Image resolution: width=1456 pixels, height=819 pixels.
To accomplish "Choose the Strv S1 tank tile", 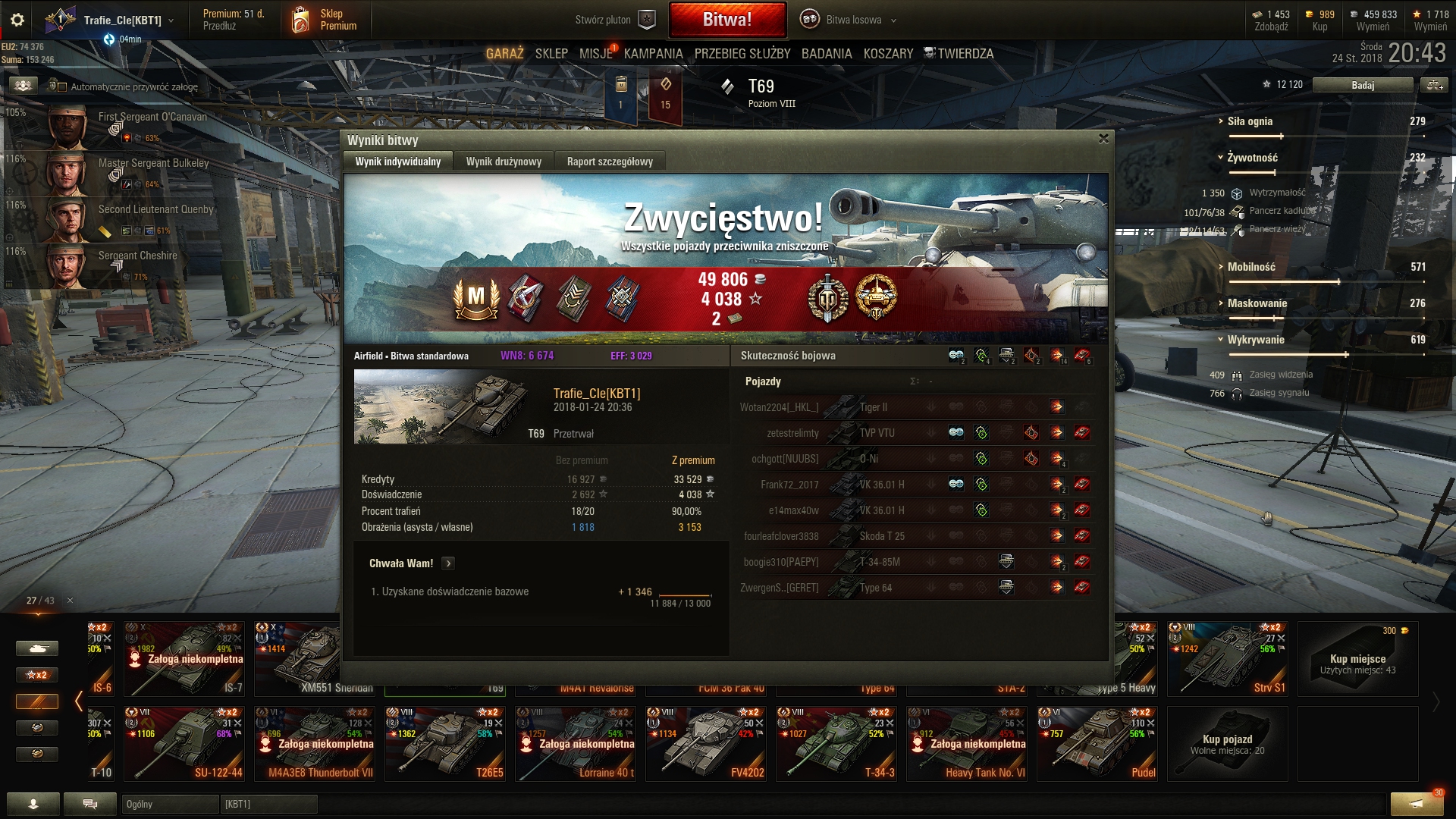I will [1227, 658].
